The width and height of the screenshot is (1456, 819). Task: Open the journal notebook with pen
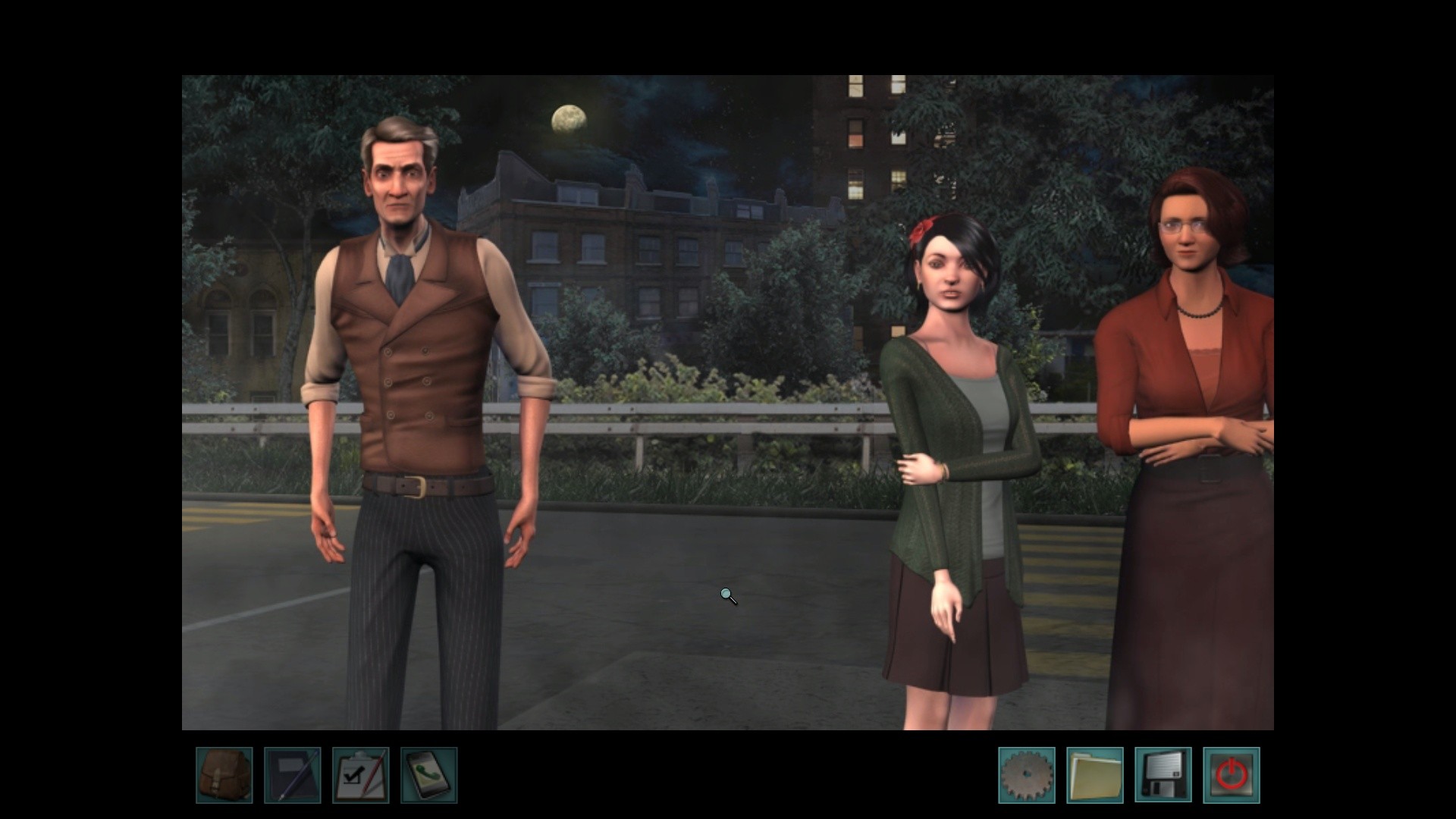coord(292,775)
